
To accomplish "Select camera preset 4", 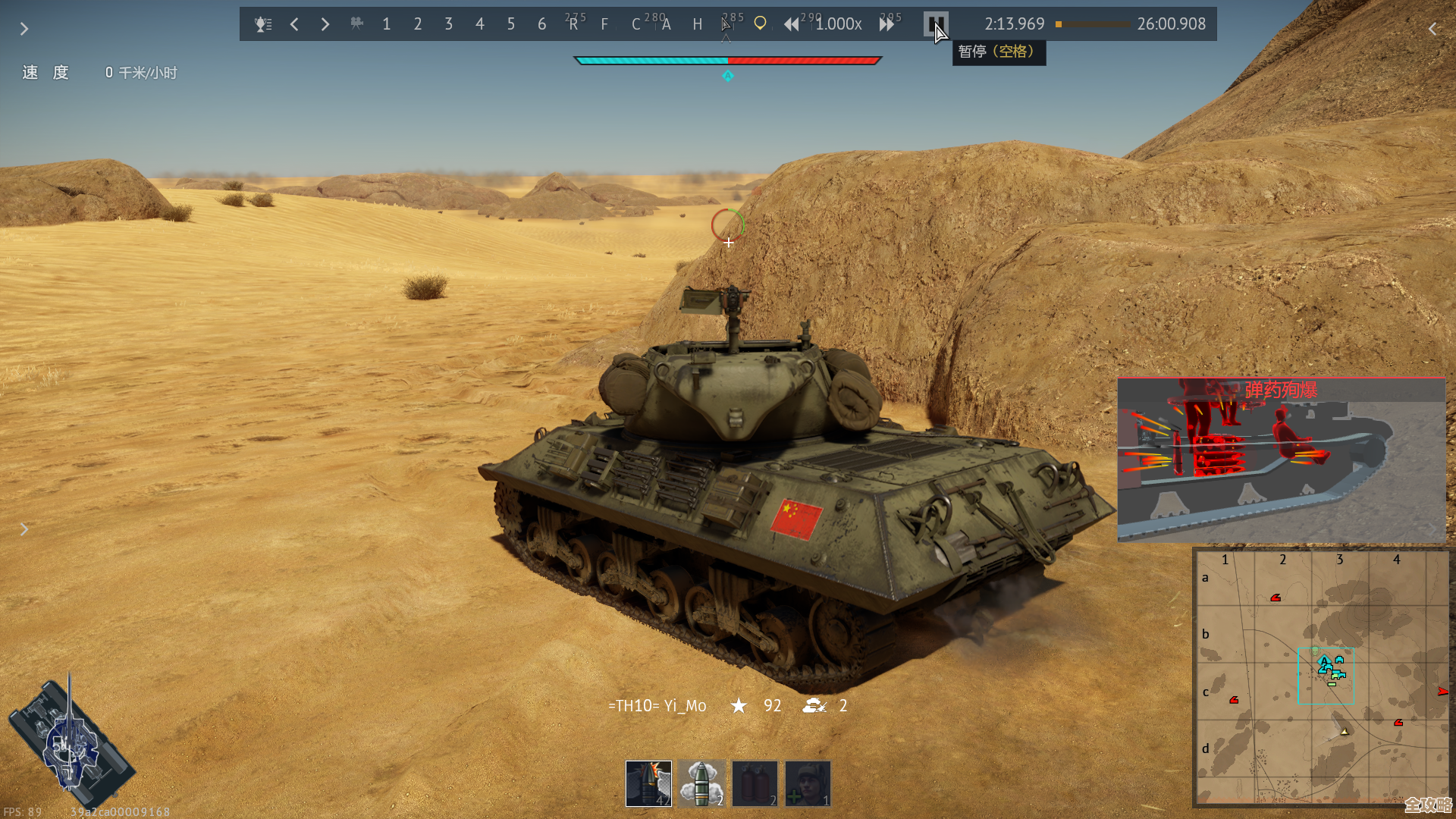I will (480, 24).
